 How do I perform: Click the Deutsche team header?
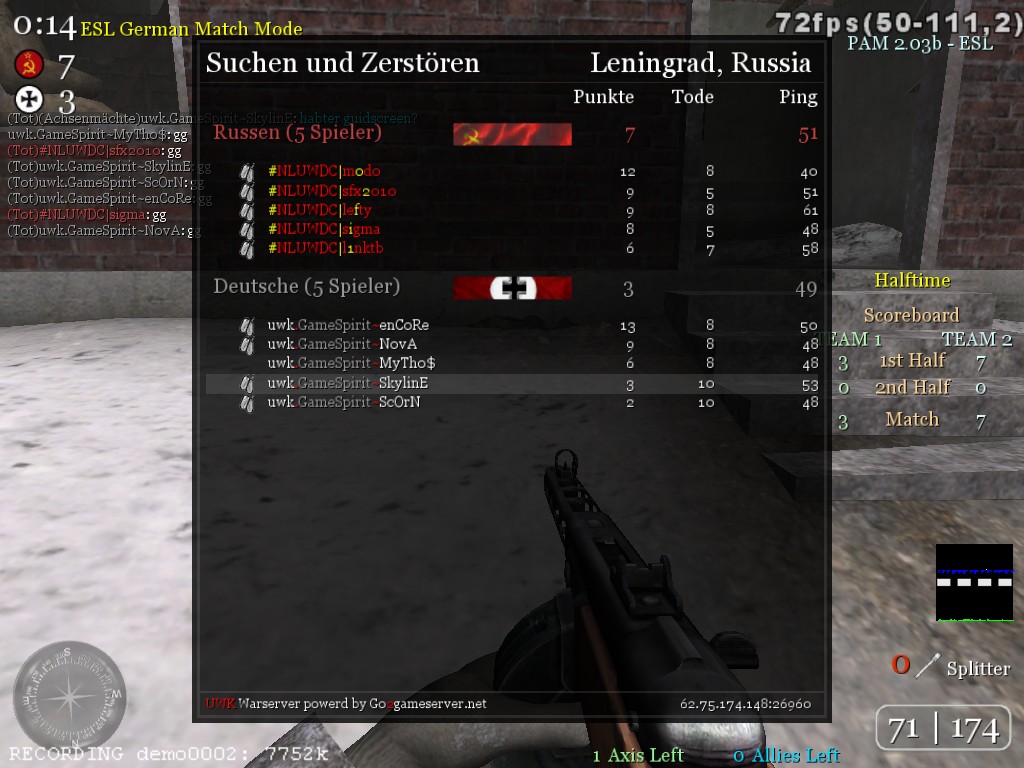[306, 287]
